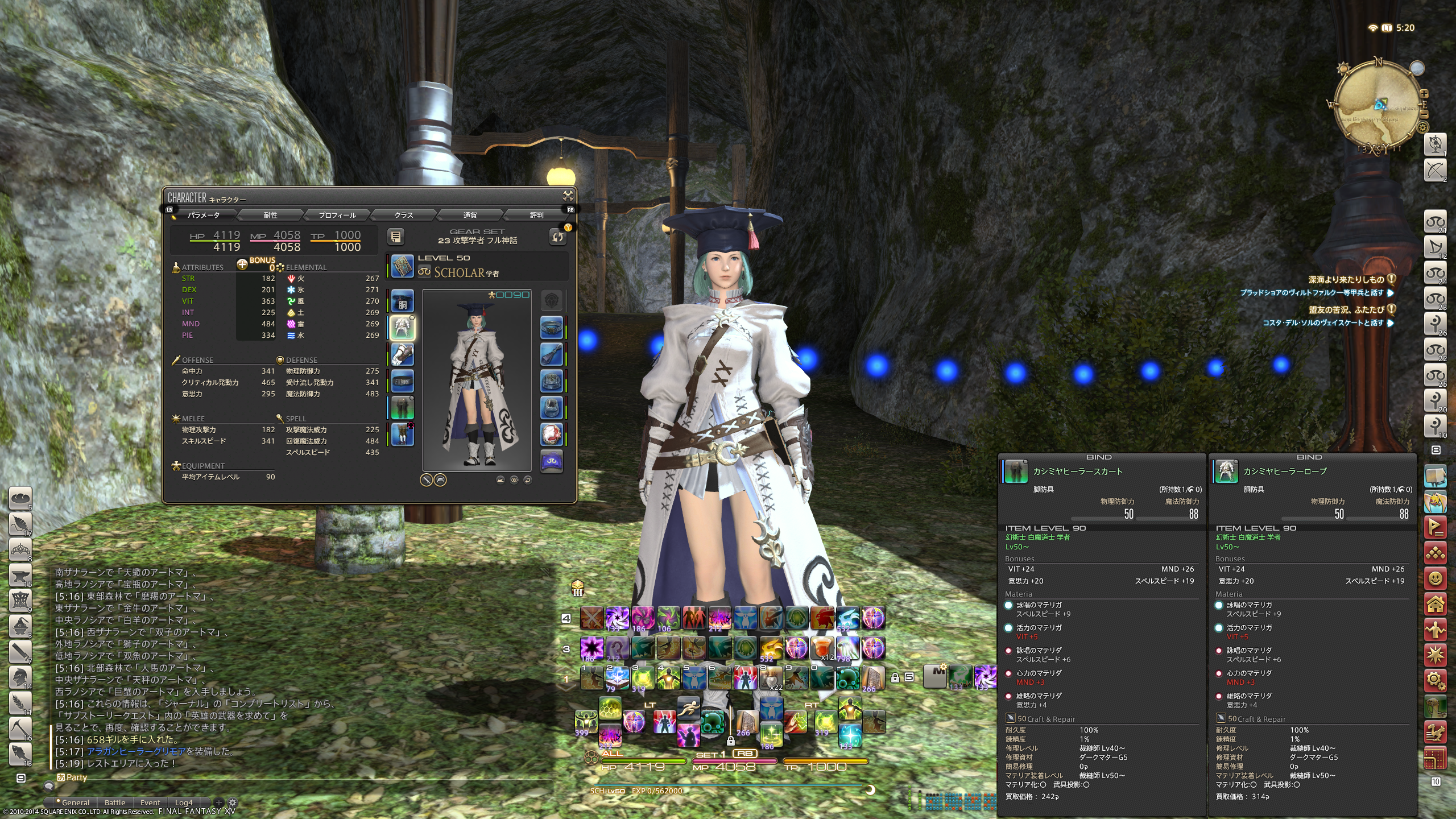This screenshot has height=819, width=1456.
Task: Open the Event chat log tab
Action: [150, 803]
